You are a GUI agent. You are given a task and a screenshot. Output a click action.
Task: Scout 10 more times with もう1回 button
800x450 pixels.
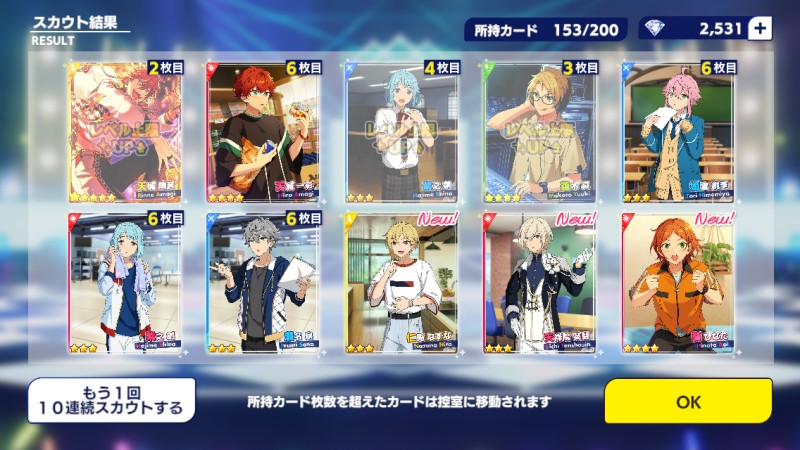point(111,399)
